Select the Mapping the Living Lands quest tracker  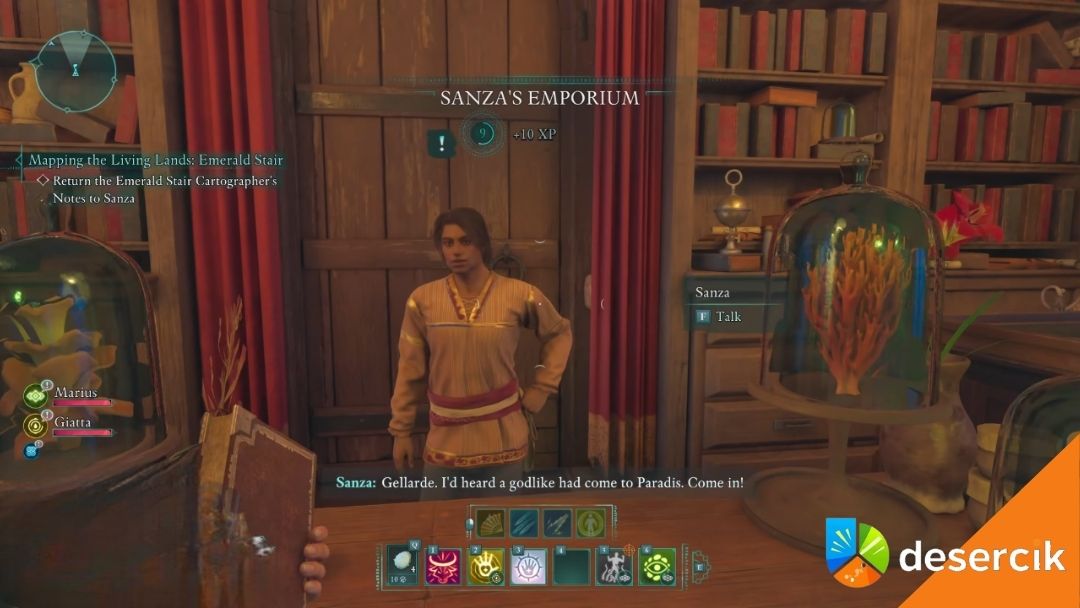tap(155, 160)
